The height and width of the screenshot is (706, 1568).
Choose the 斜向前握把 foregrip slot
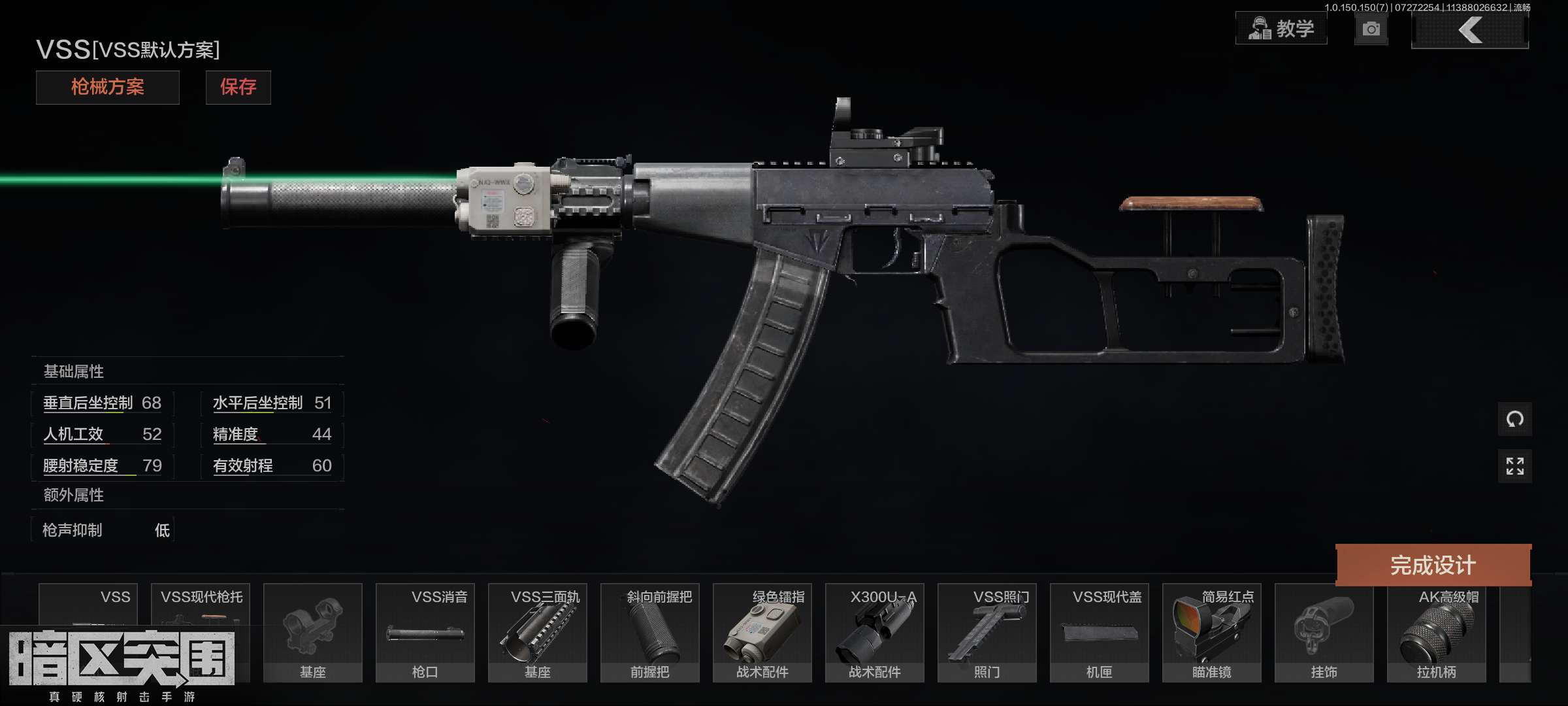pyautogui.click(x=650, y=632)
